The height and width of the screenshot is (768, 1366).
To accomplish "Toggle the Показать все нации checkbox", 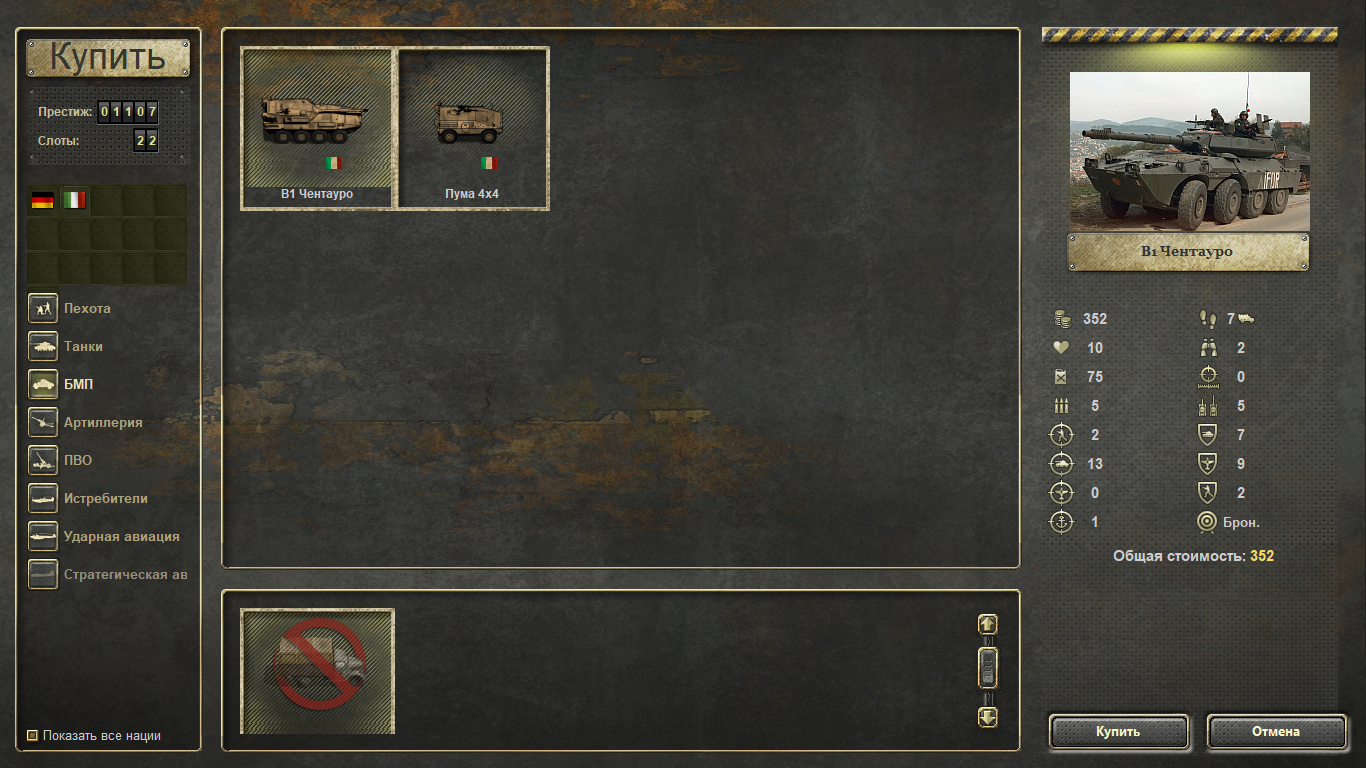I will pos(33,736).
